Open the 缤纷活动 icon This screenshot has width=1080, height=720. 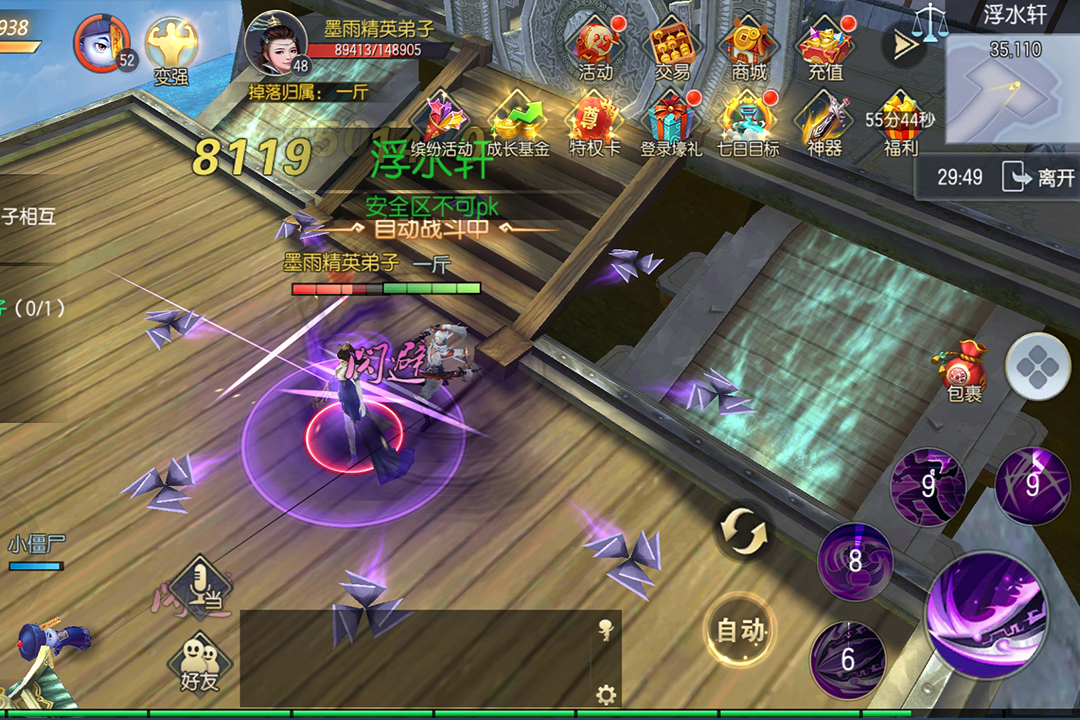pos(442,125)
